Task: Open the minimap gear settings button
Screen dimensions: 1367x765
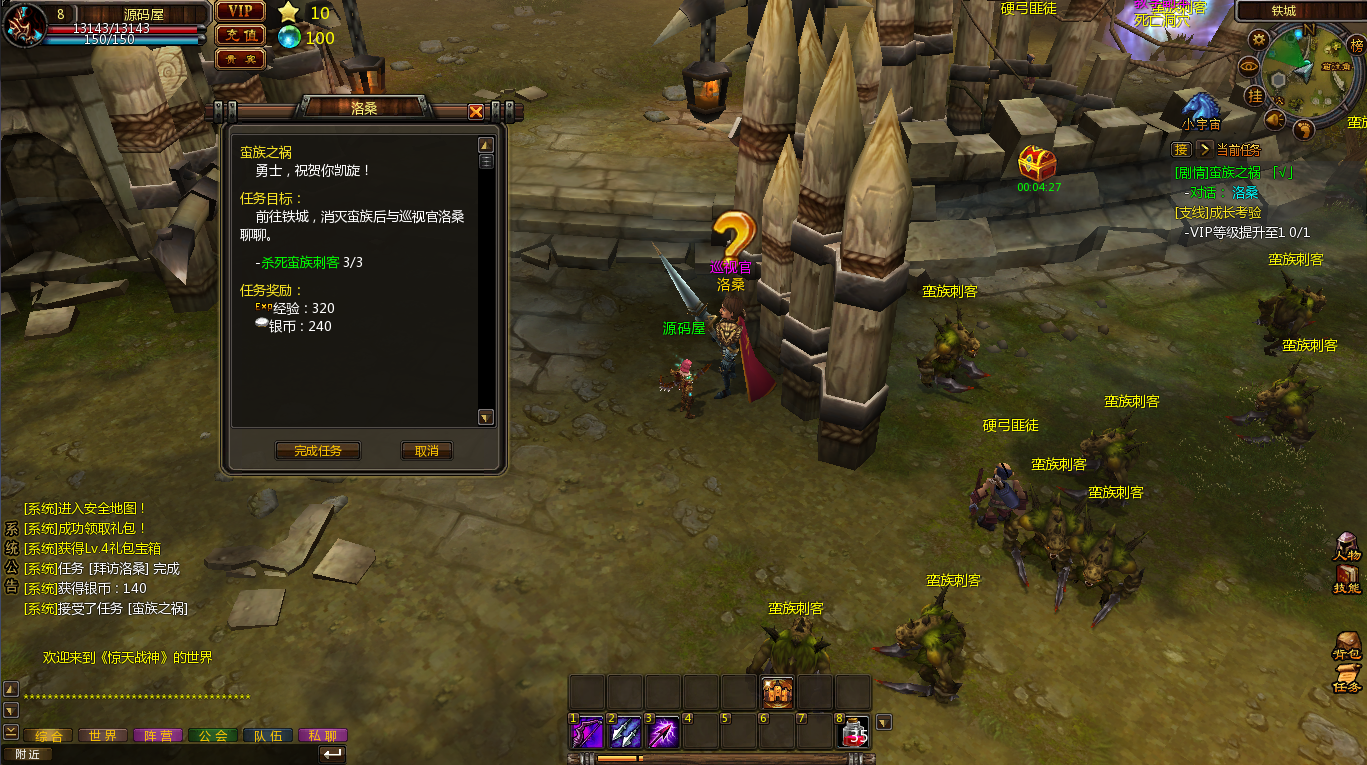Action: pos(1259,39)
